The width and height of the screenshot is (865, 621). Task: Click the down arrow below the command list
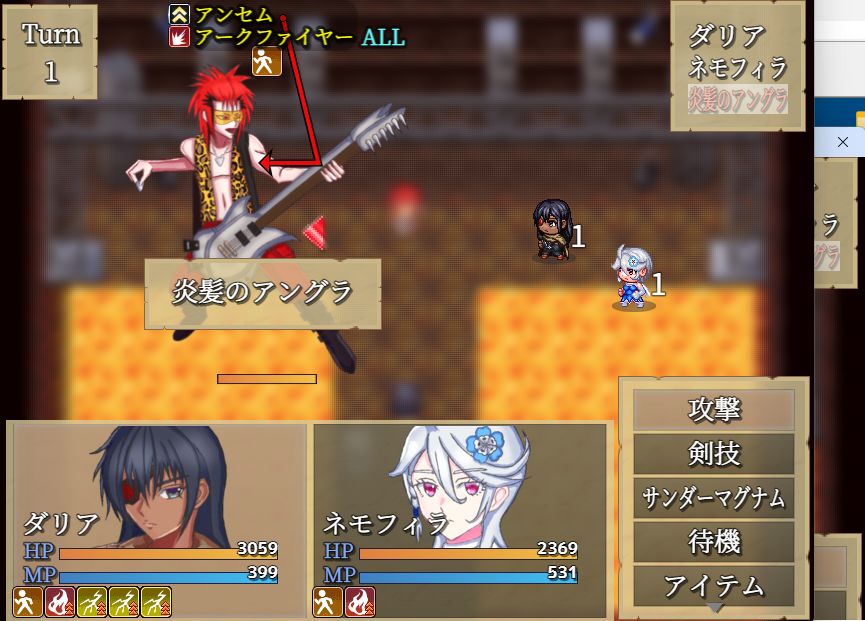tap(714, 608)
